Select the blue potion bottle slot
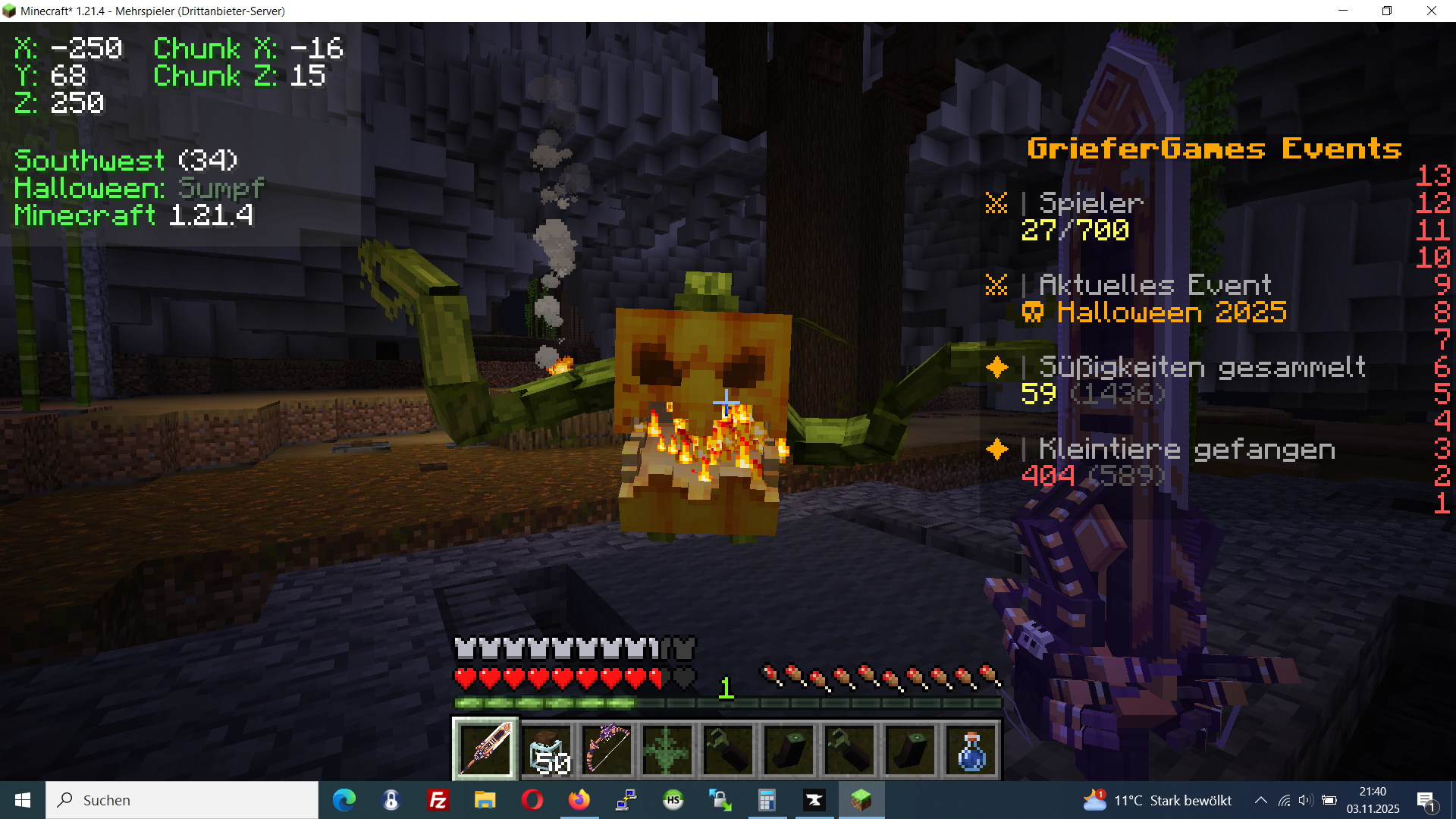1456x819 pixels. (971, 749)
